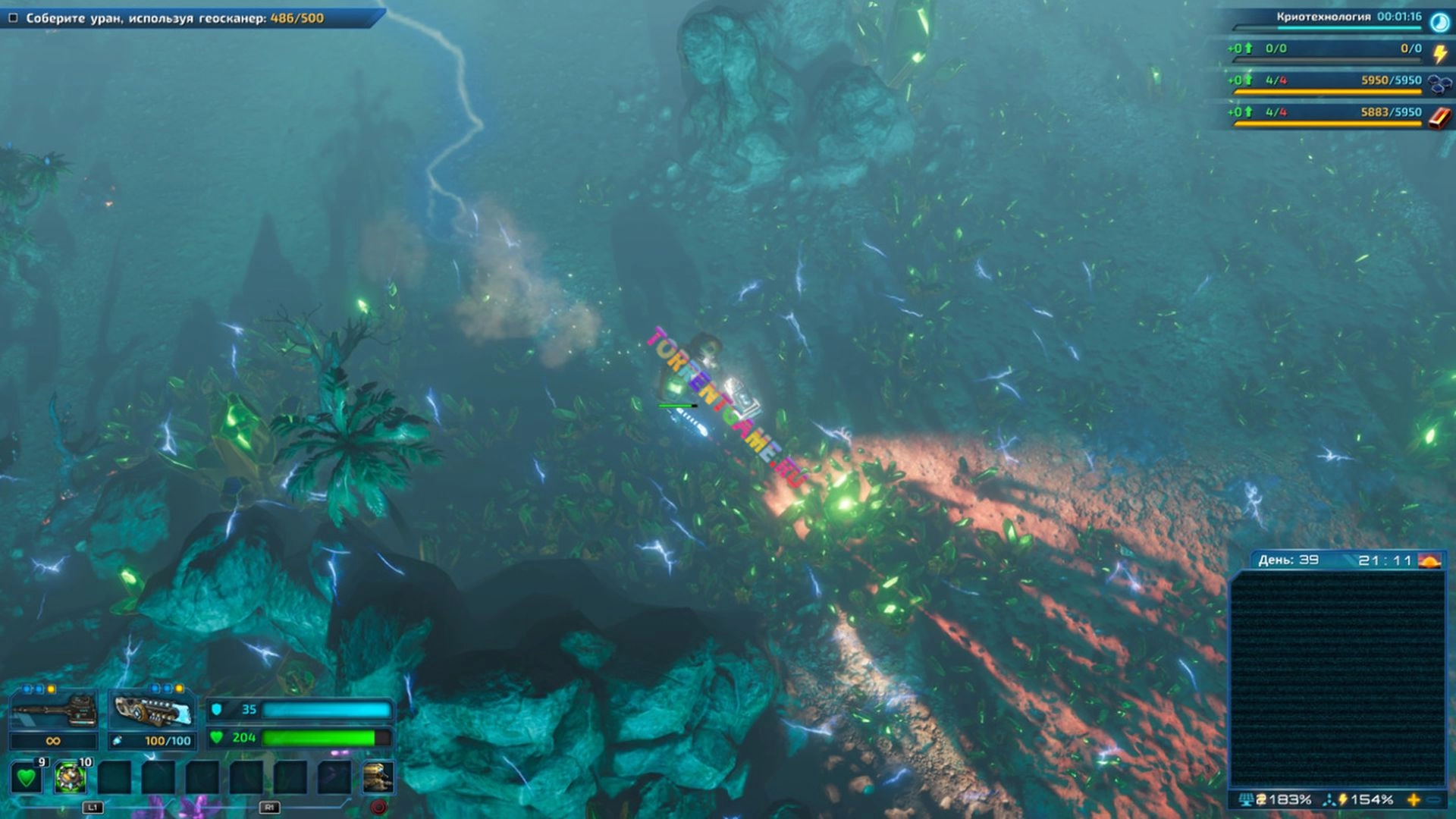
Task: Select the hammer melee weapon slot
Action: click(53, 711)
